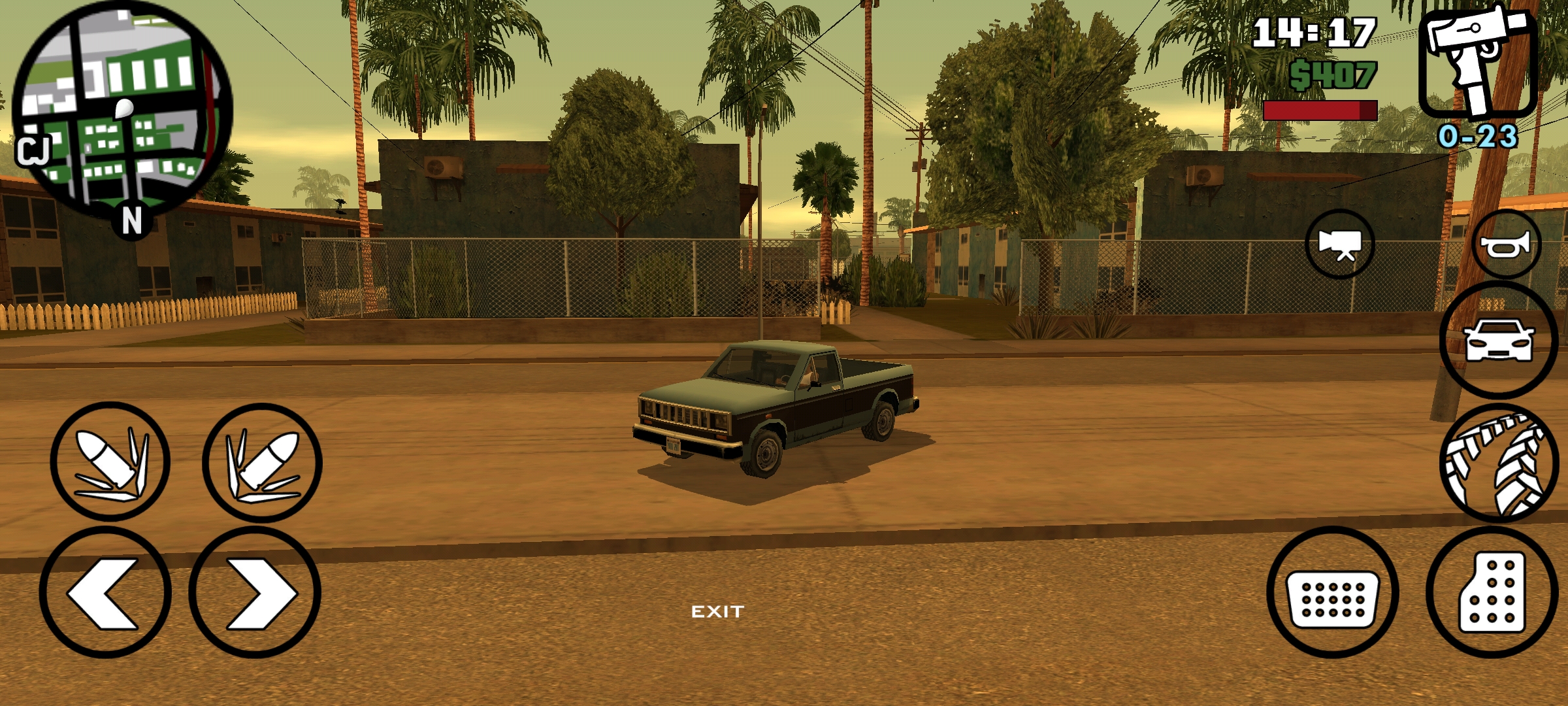Tap the car icon button

coord(1499,341)
